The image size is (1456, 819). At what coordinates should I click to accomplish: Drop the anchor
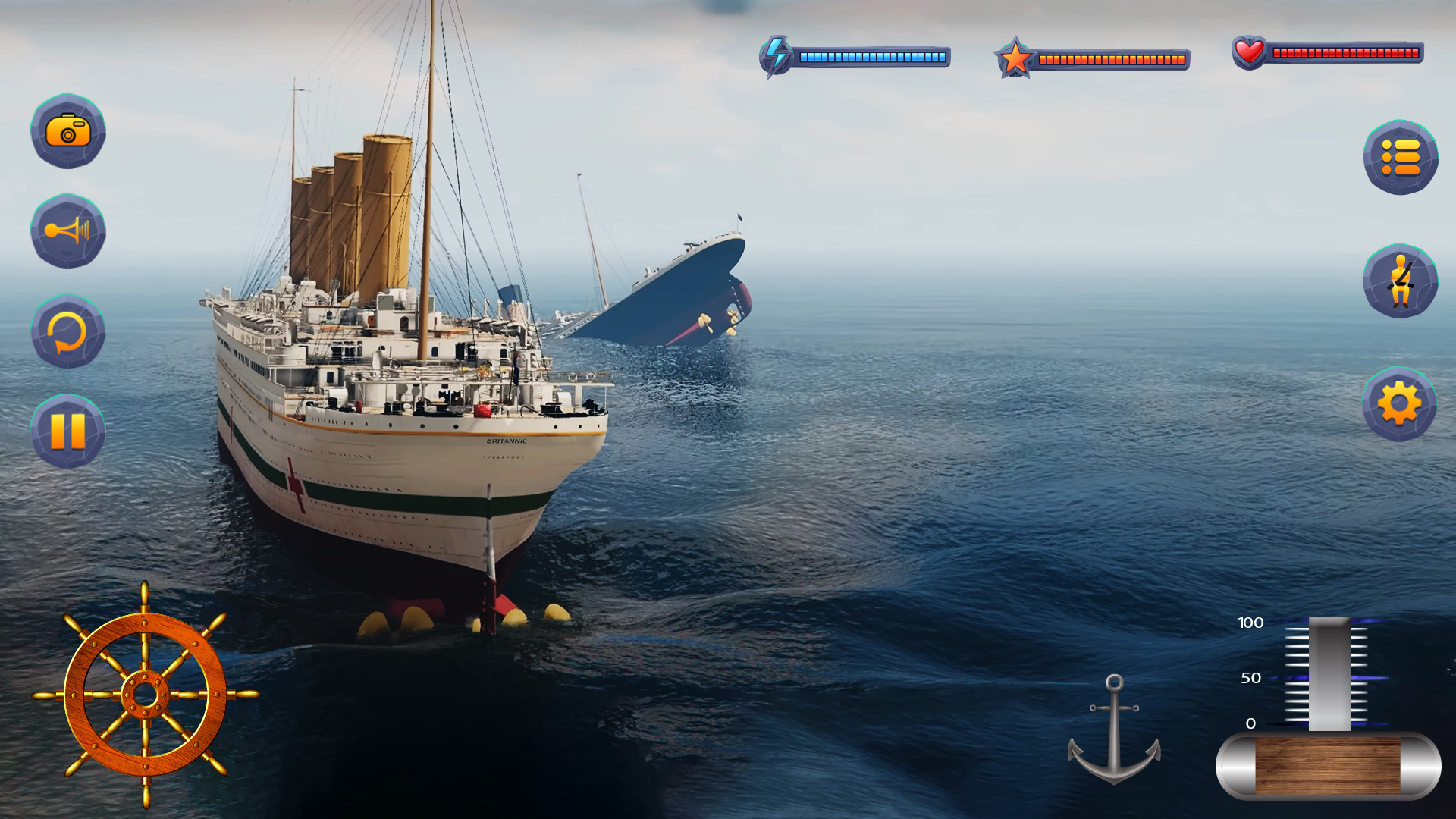(1113, 730)
